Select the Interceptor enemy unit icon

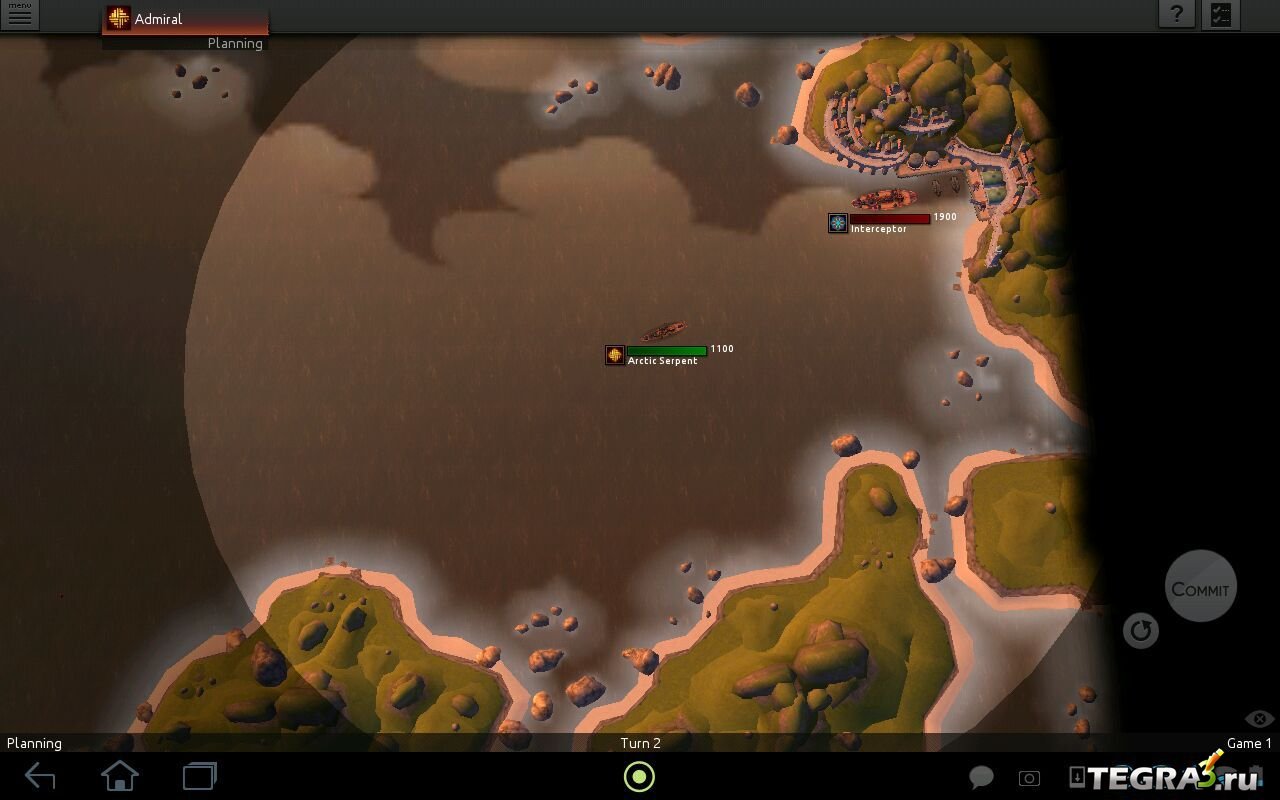pos(838,223)
